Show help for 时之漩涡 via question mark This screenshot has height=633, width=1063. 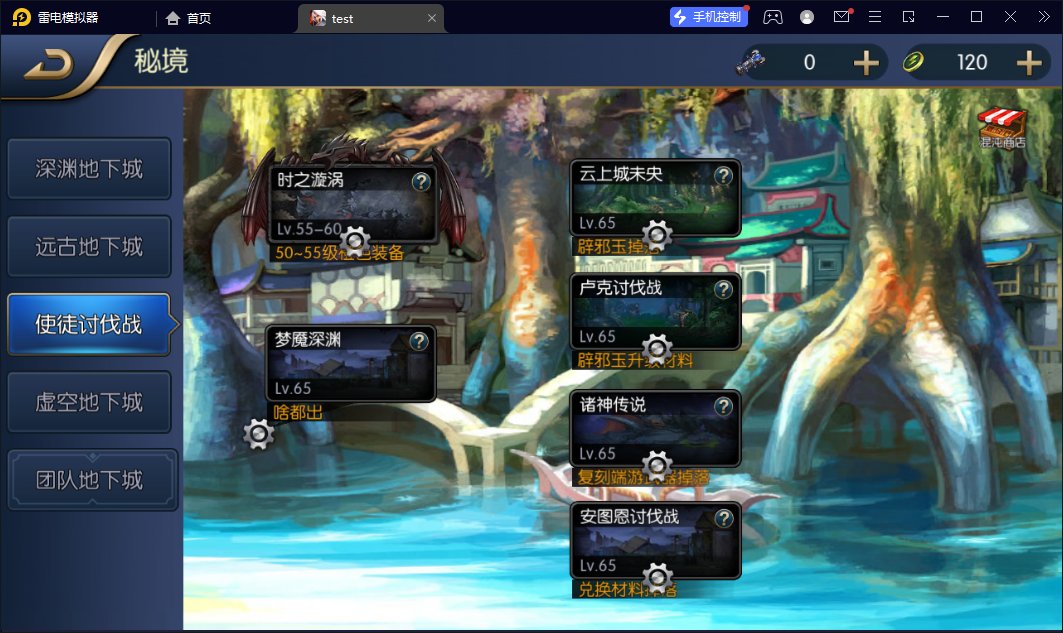coord(421,181)
